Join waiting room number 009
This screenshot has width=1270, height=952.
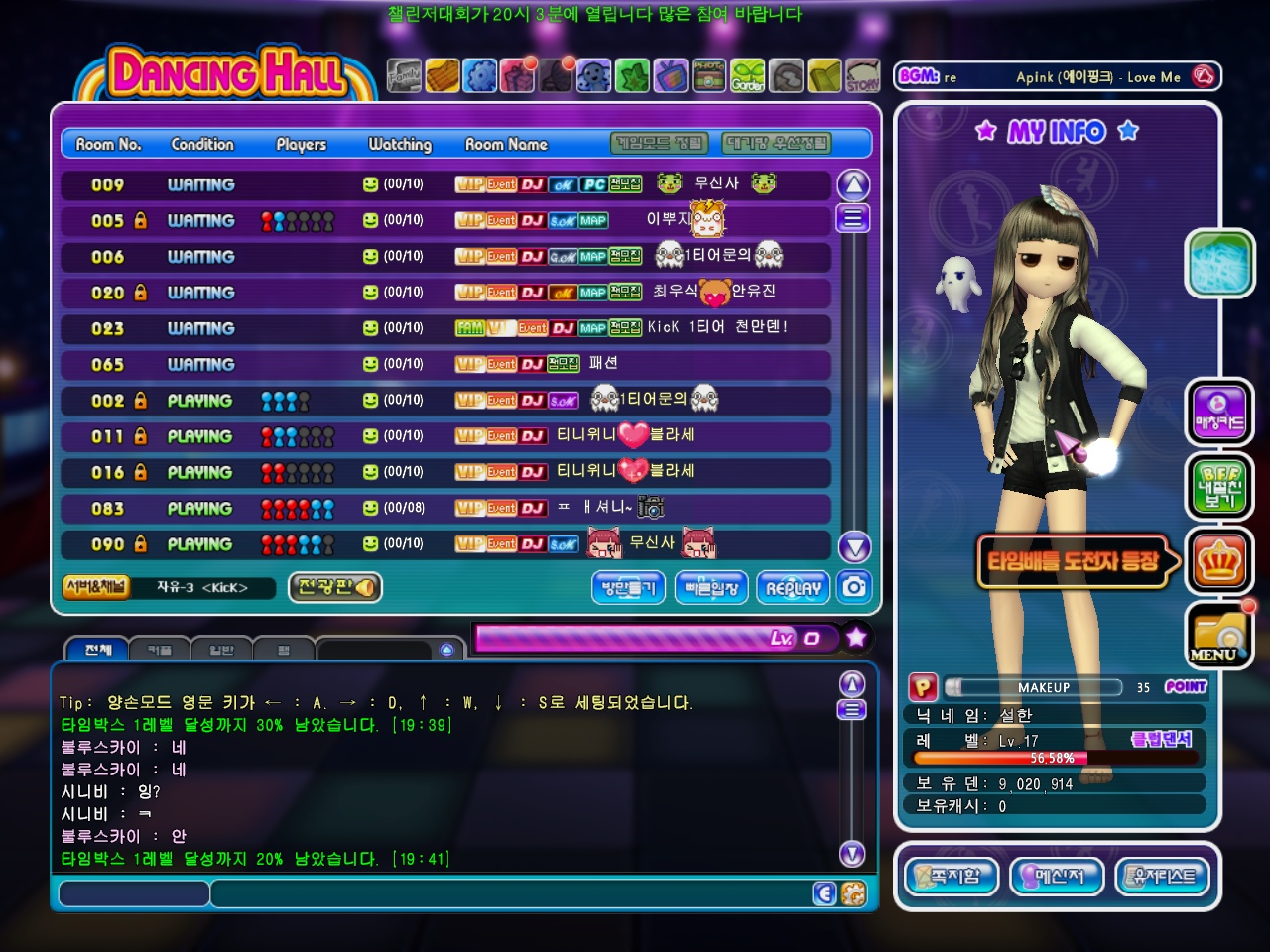pyautogui.click(x=444, y=185)
